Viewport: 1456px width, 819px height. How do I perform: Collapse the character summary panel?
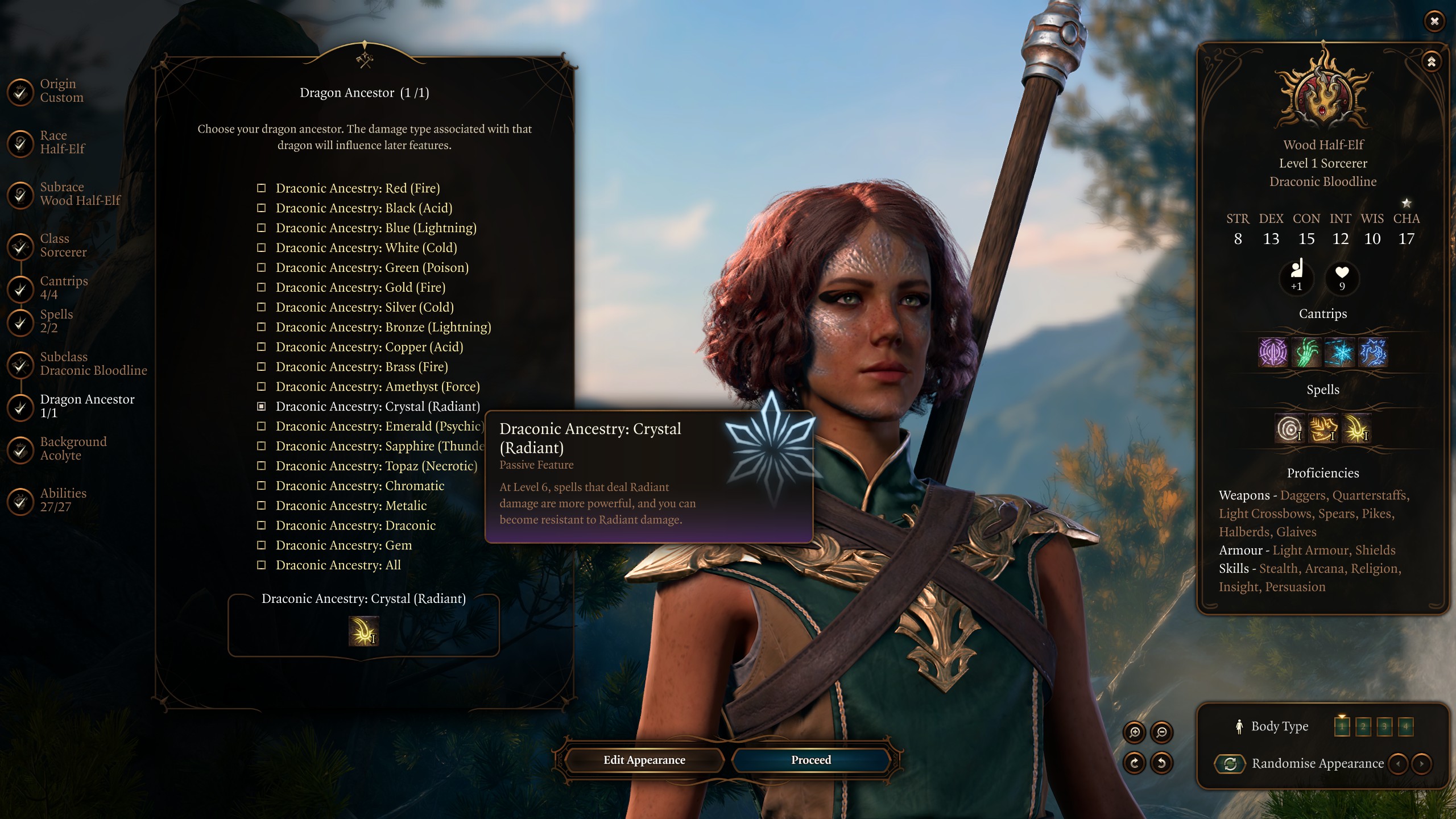pyautogui.click(x=1431, y=61)
